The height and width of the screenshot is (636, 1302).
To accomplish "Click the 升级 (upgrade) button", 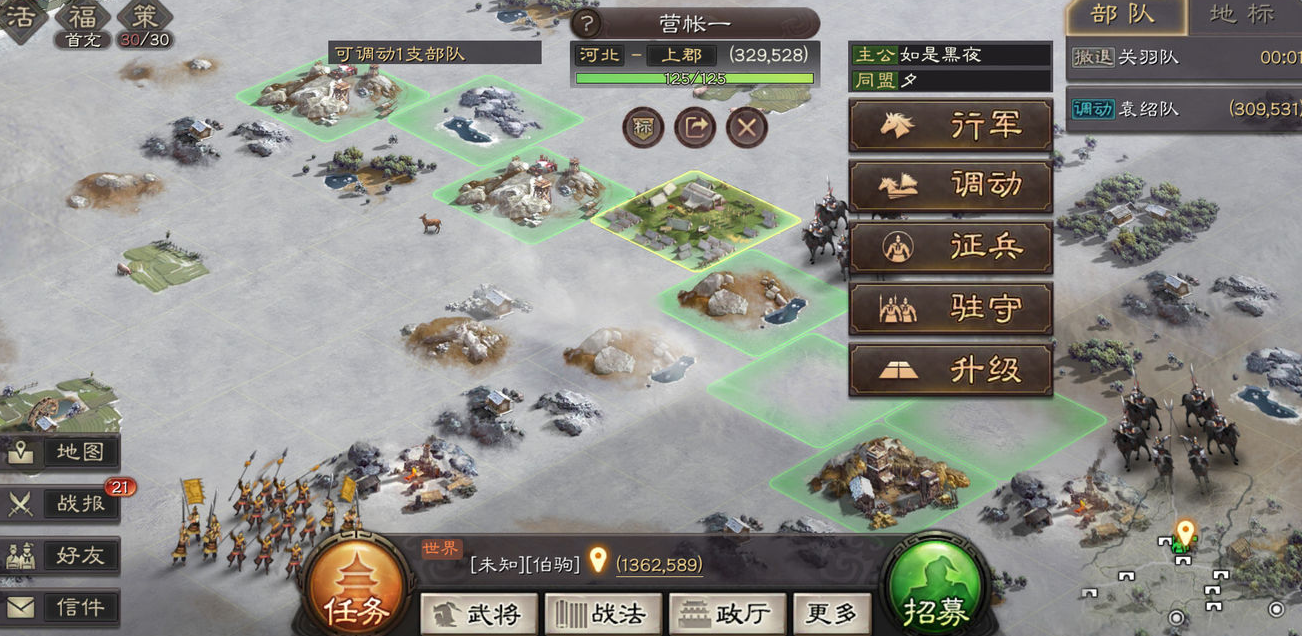I will (x=950, y=370).
